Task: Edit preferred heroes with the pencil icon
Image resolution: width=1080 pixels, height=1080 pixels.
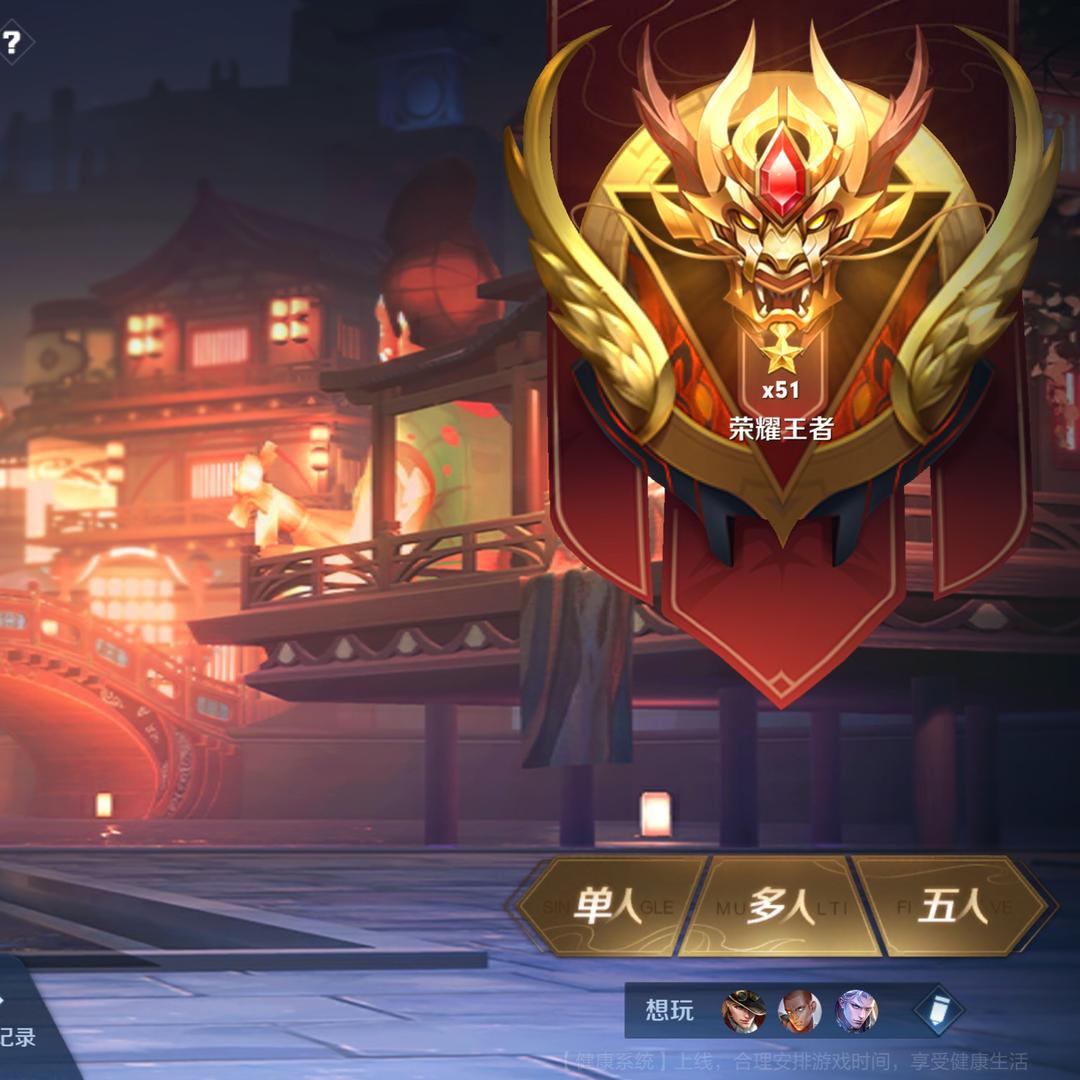Action: [x=938, y=1010]
